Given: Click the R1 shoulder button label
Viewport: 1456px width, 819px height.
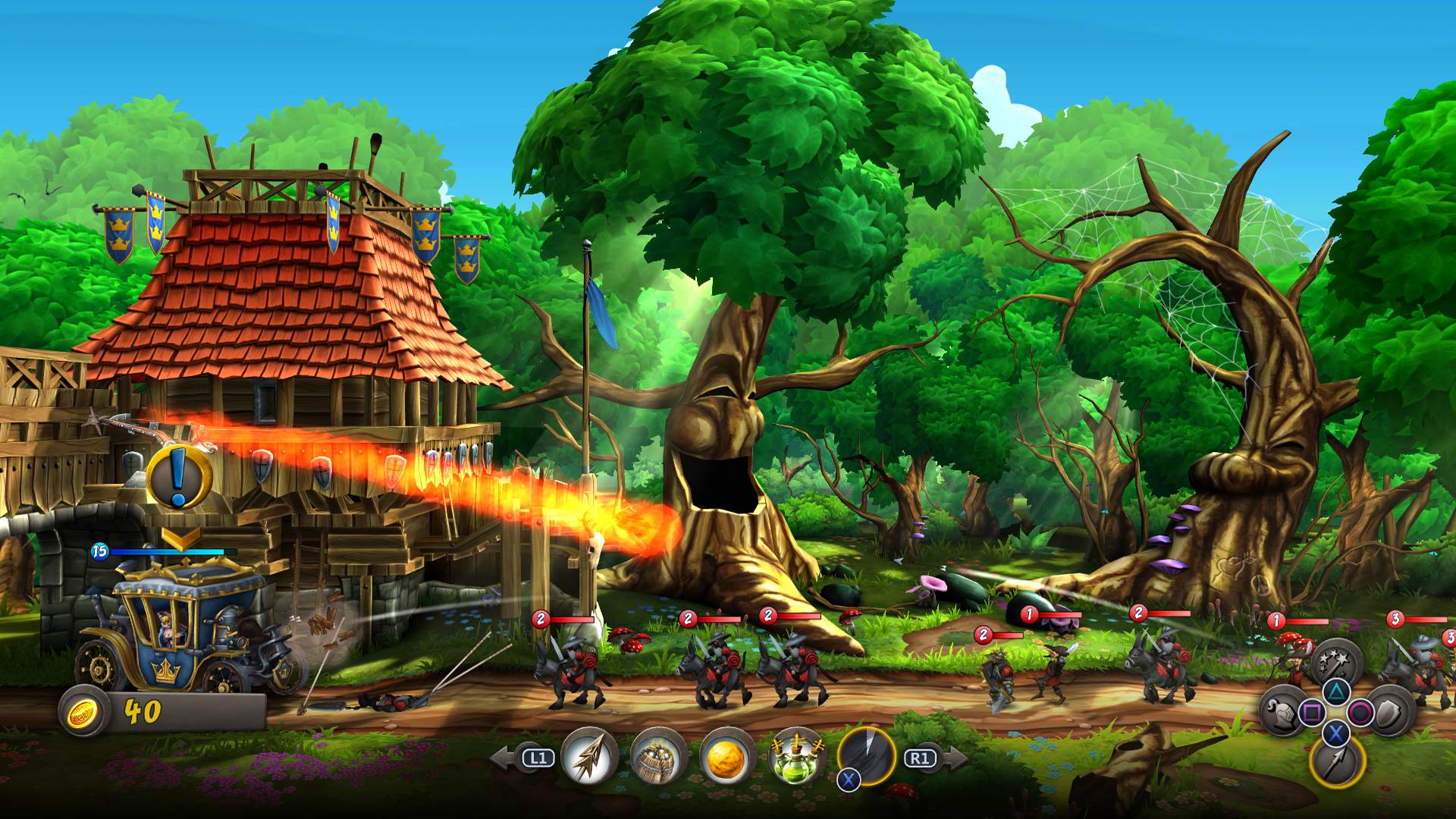Looking at the screenshot, I should (921, 757).
